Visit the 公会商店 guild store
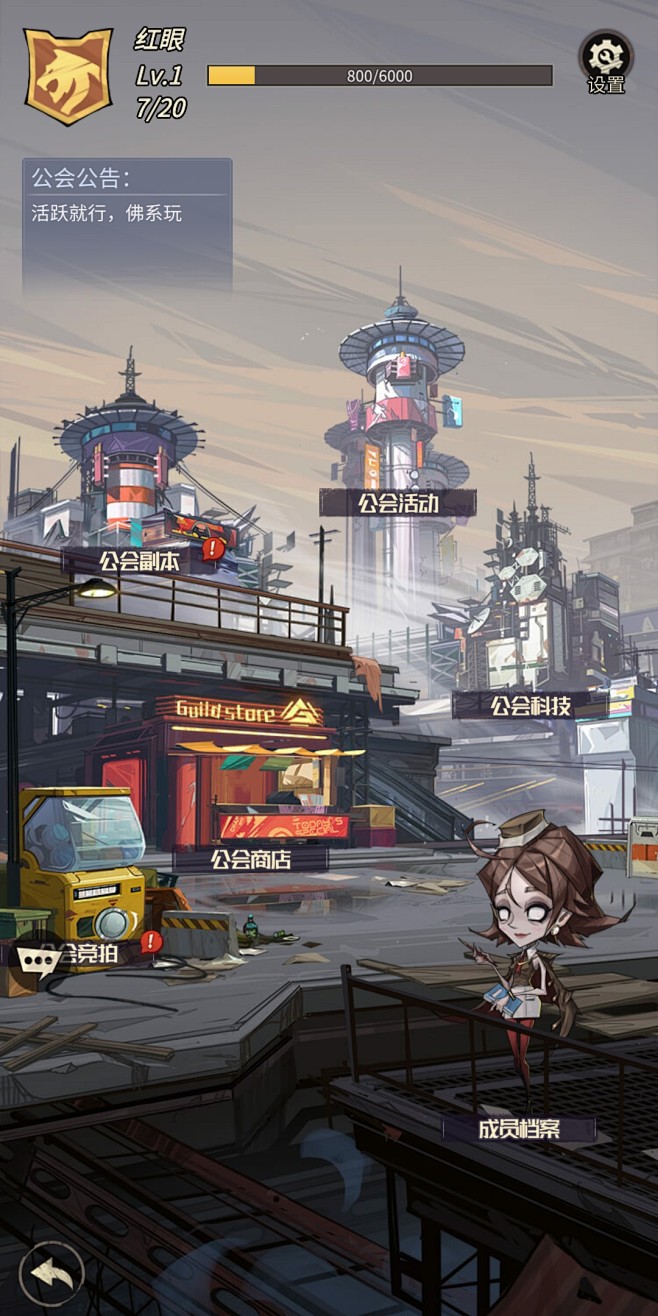Viewport: 658px width, 1316px height. (250, 858)
